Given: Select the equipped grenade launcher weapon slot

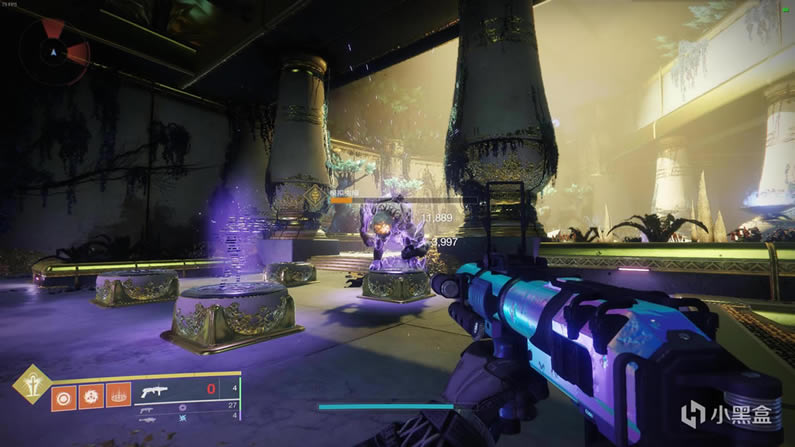Looking at the screenshot, I should pyautogui.click(x=157, y=390).
